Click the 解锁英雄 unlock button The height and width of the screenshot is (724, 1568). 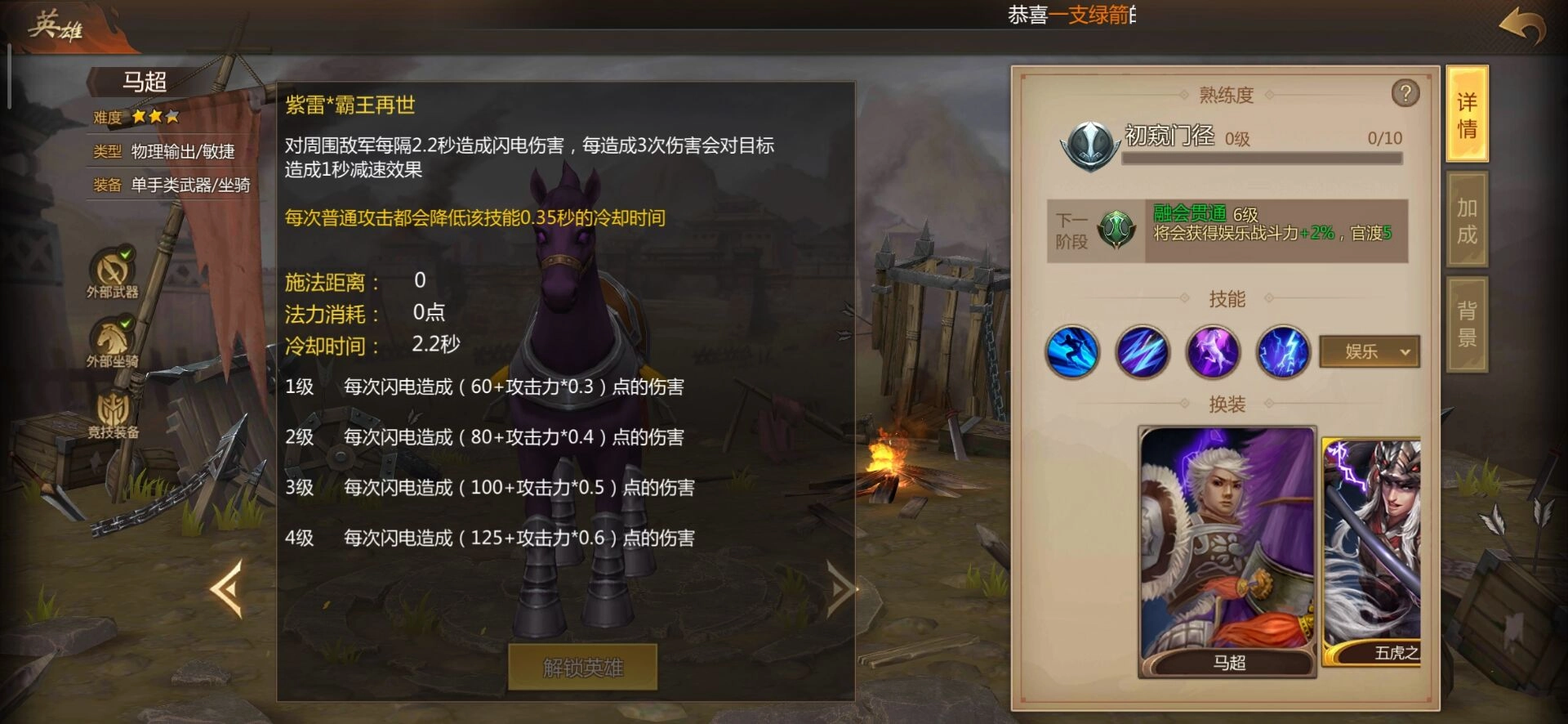tap(582, 667)
